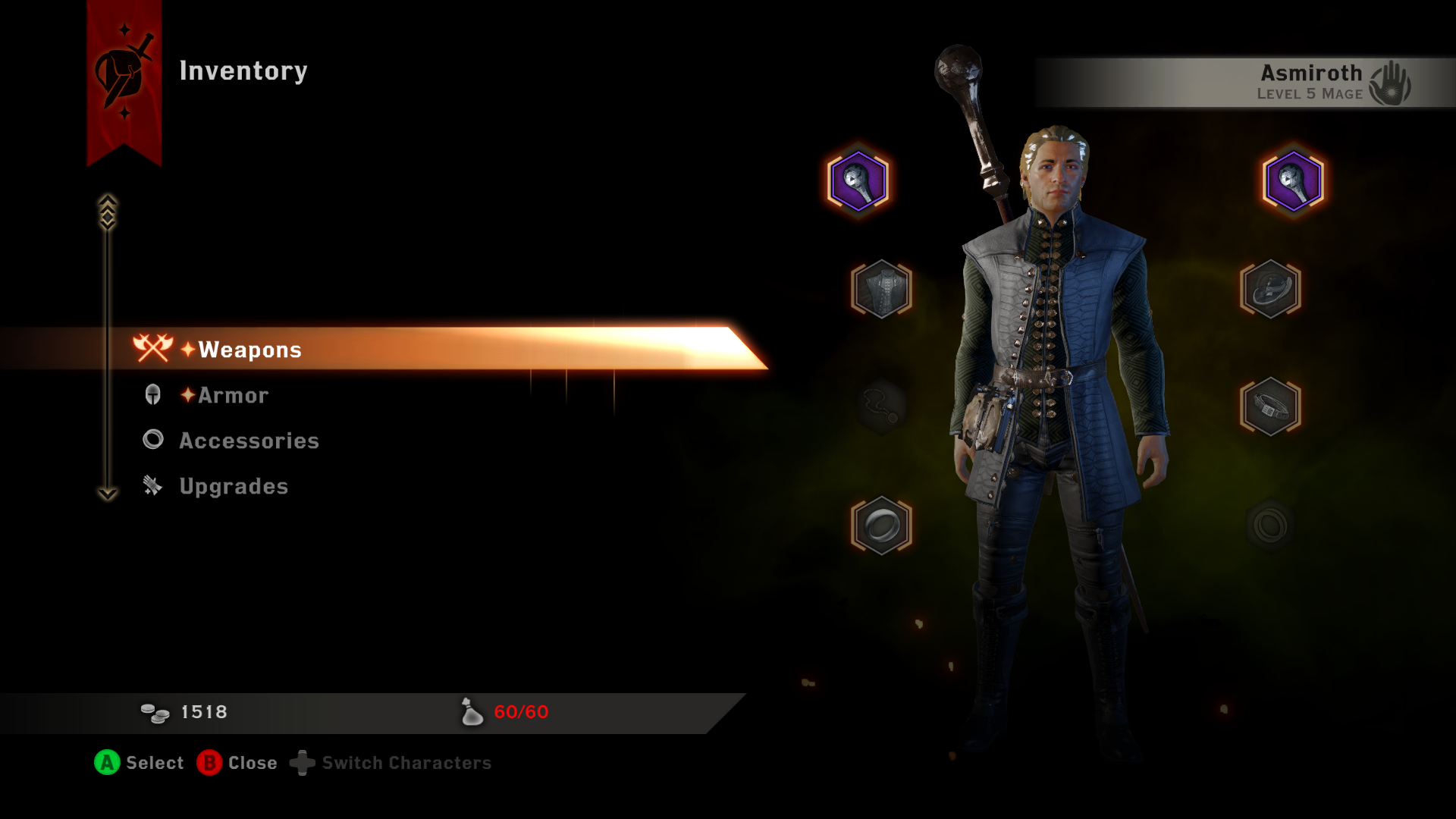Click the down arrow below the category list
1456x819 pixels.
click(108, 494)
